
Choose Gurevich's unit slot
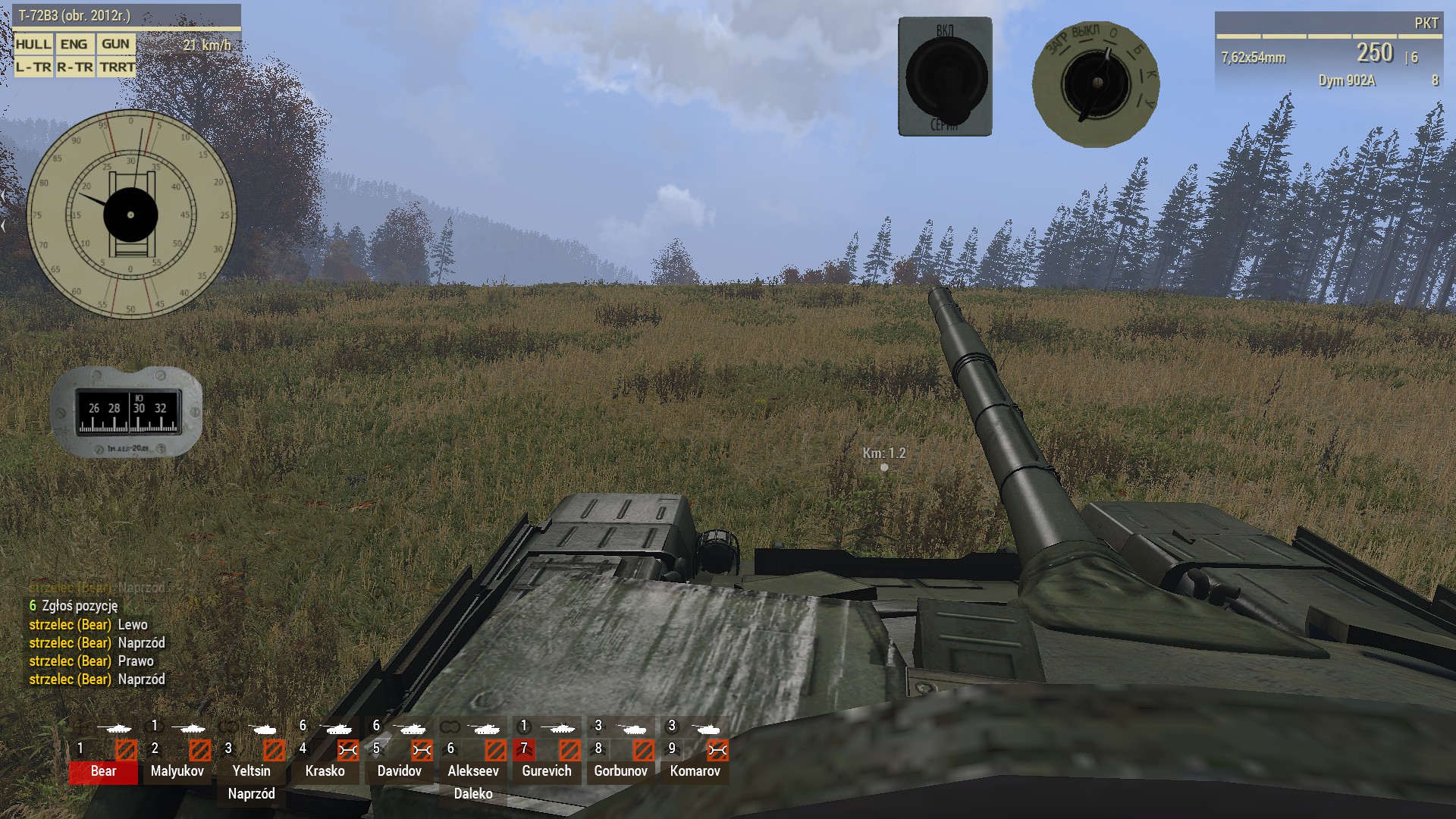(x=546, y=771)
